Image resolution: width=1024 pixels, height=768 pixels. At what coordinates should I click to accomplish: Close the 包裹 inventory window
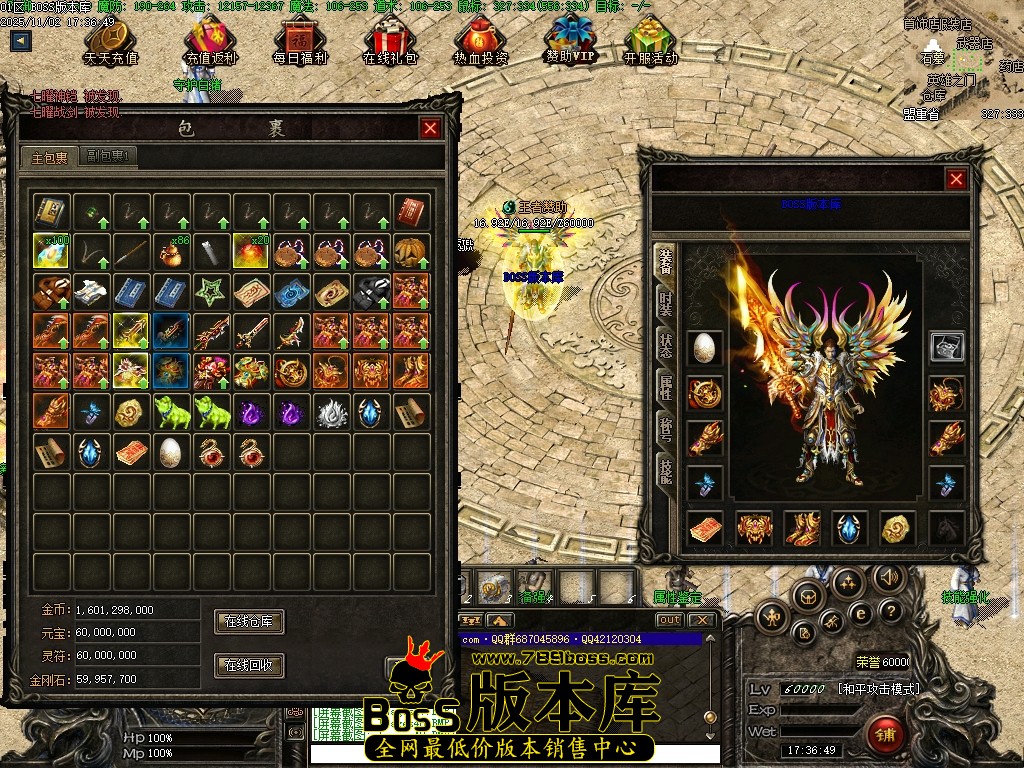[x=430, y=128]
